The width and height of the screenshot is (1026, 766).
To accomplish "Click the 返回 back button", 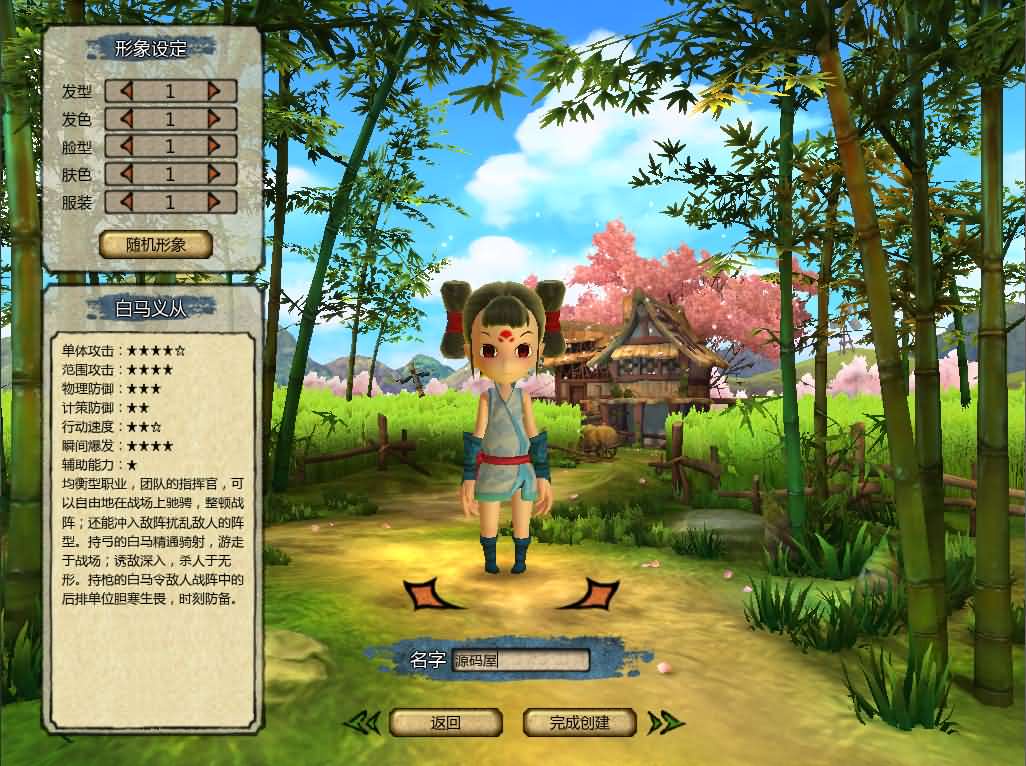I will click(445, 722).
